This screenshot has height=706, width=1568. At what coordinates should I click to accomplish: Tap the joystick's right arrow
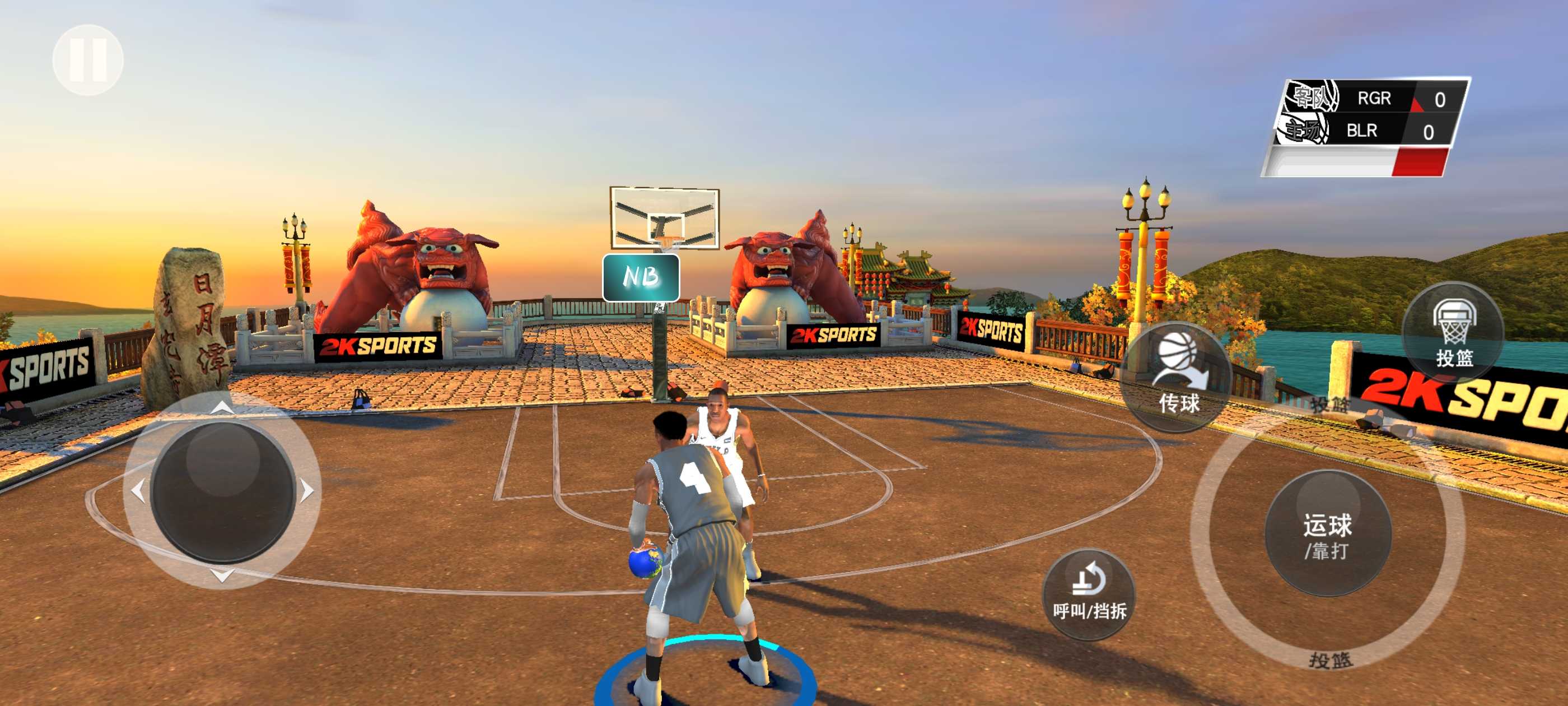[x=308, y=490]
